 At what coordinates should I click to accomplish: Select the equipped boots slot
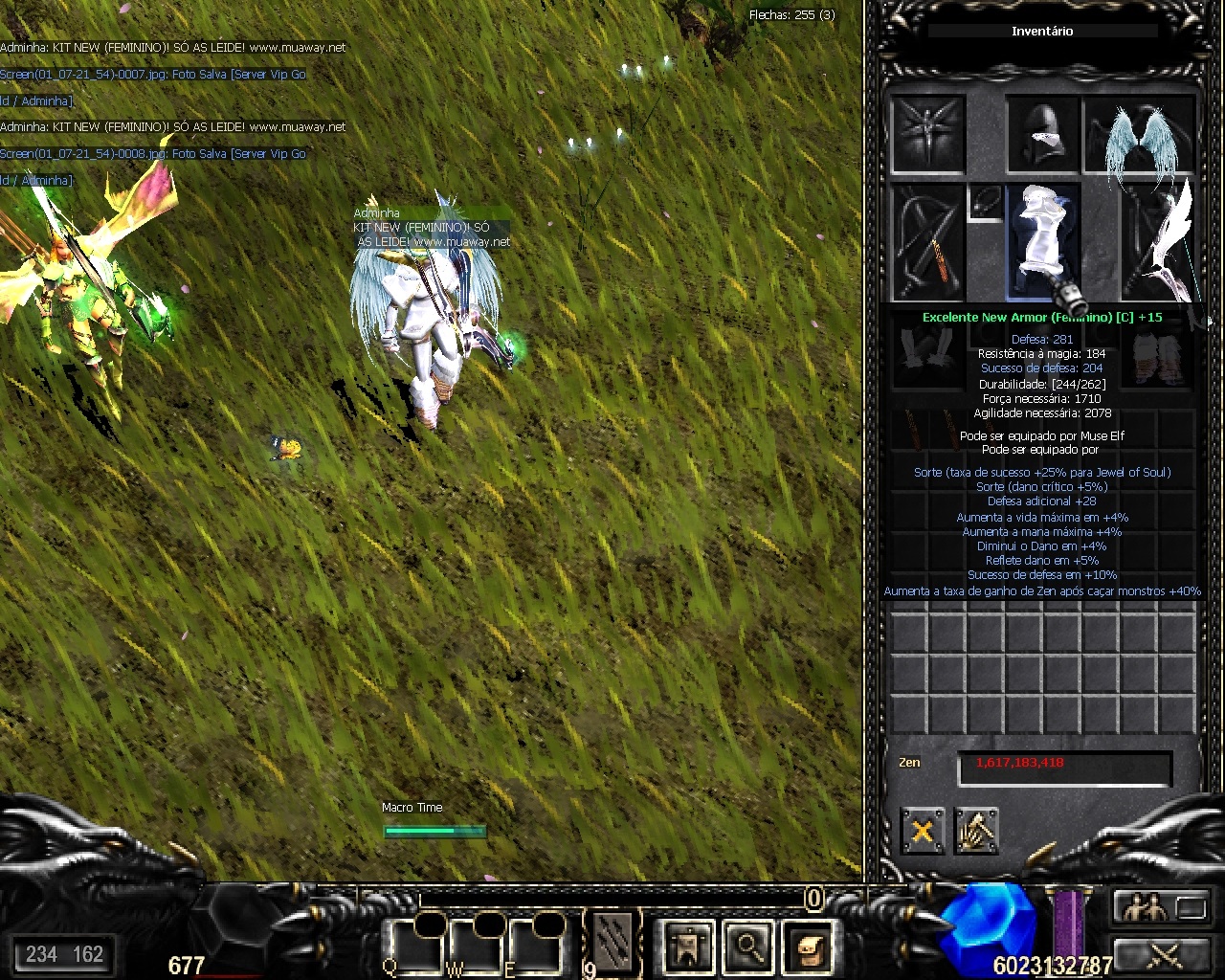(1159, 356)
